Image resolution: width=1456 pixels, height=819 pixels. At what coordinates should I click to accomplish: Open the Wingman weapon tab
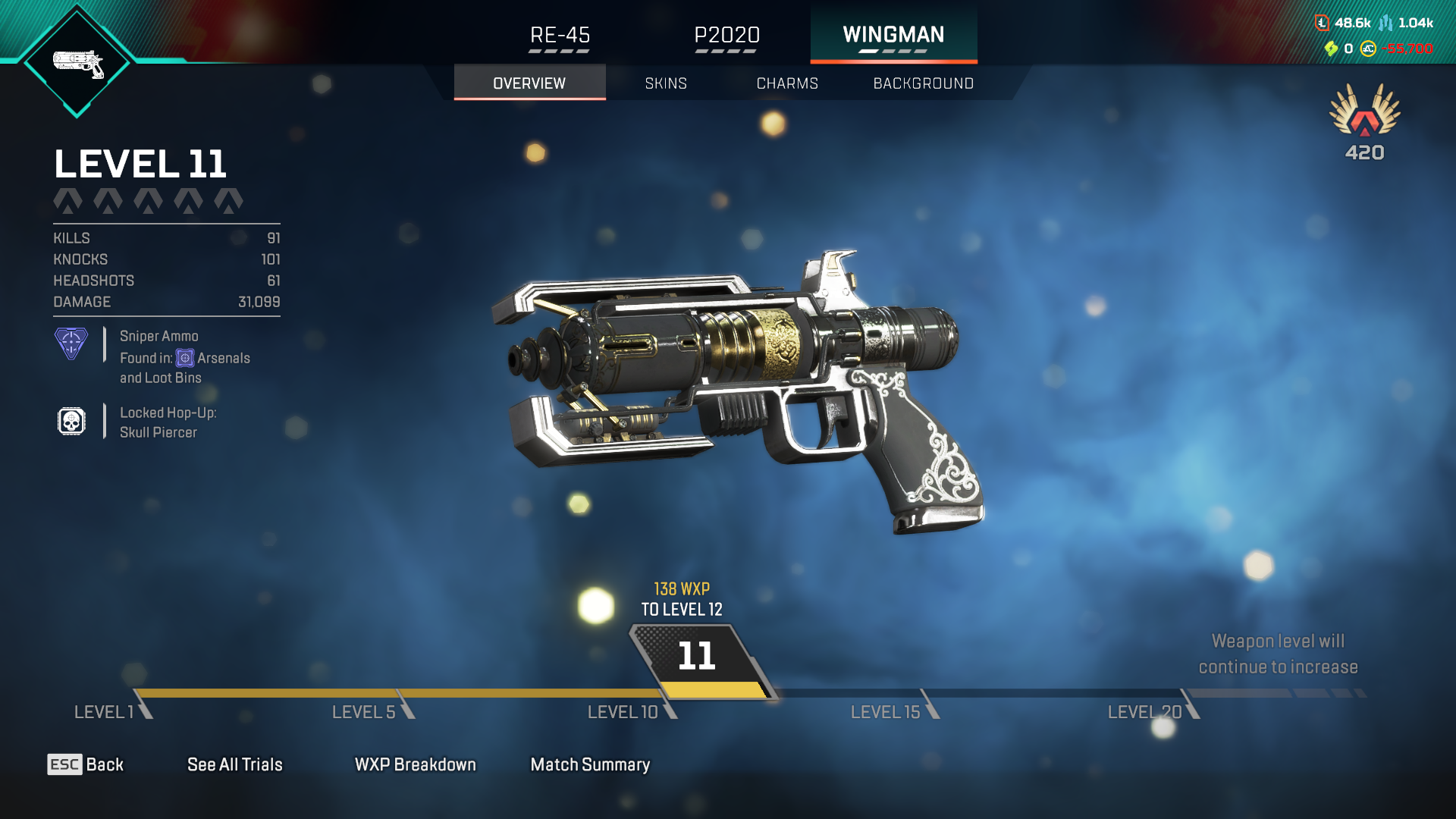893,36
